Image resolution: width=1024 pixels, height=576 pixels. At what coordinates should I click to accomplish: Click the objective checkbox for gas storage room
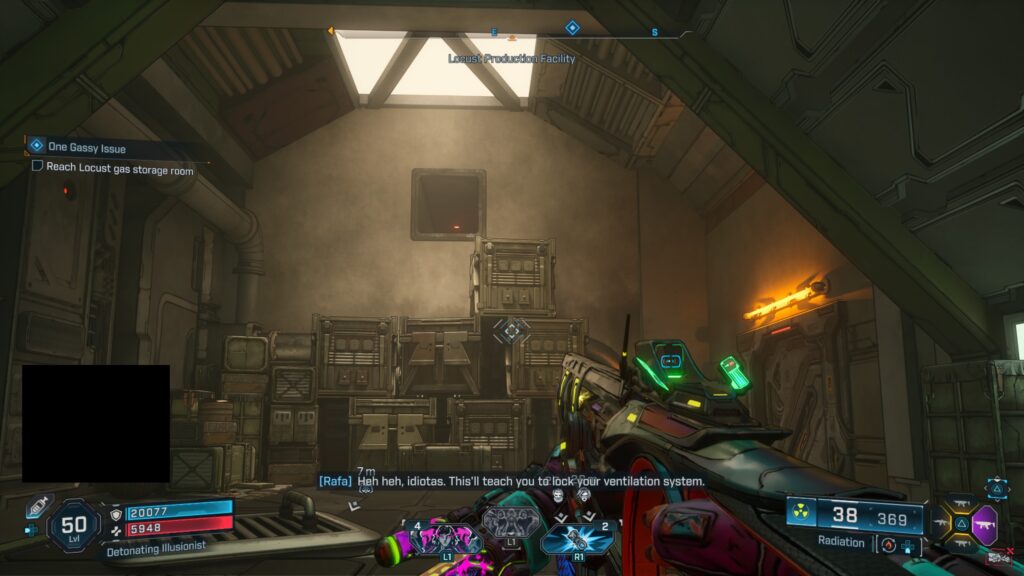click(x=38, y=166)
